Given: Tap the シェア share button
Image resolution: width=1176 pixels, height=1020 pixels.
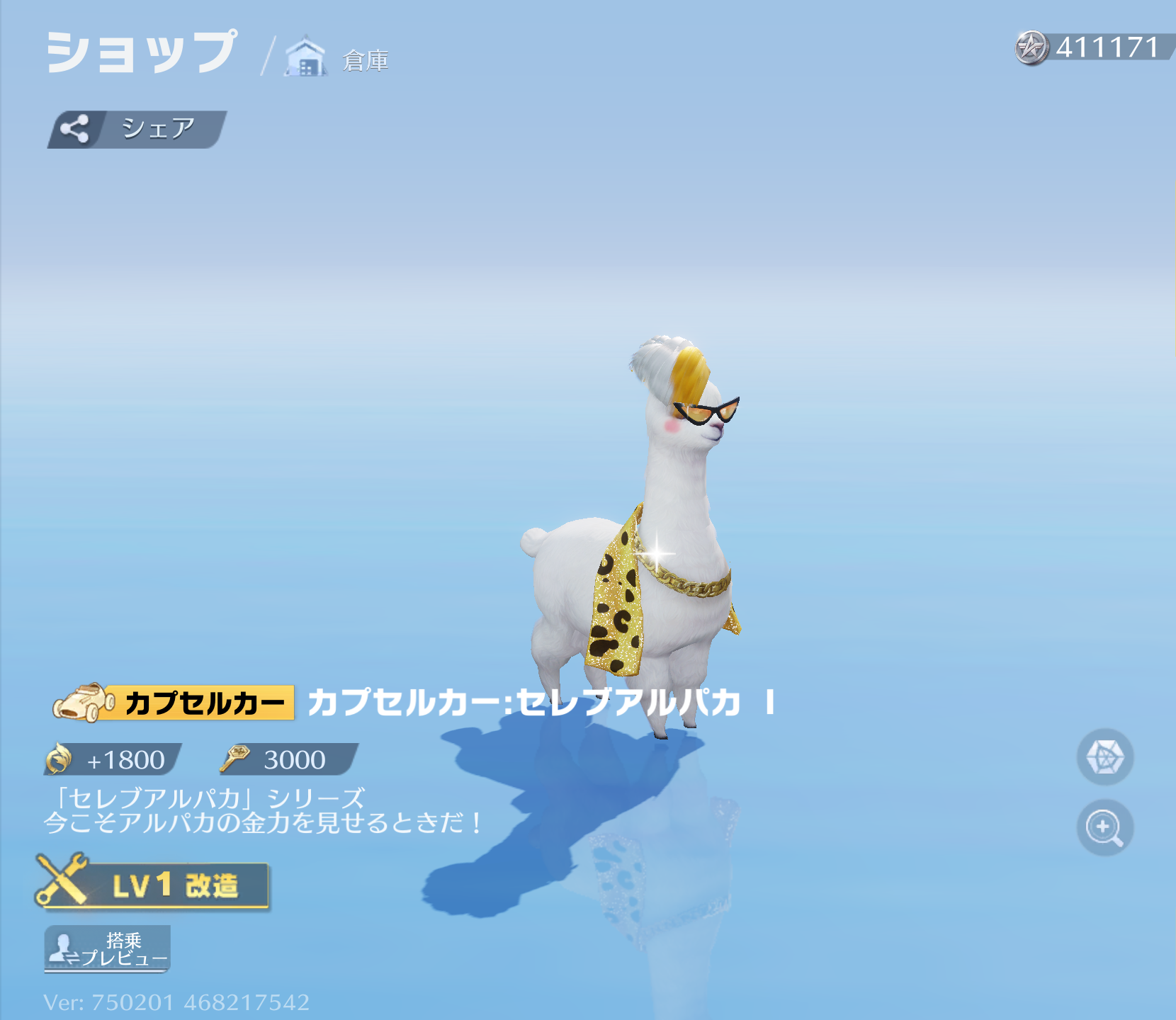Looking at the screenshot, I should point(136,130).
